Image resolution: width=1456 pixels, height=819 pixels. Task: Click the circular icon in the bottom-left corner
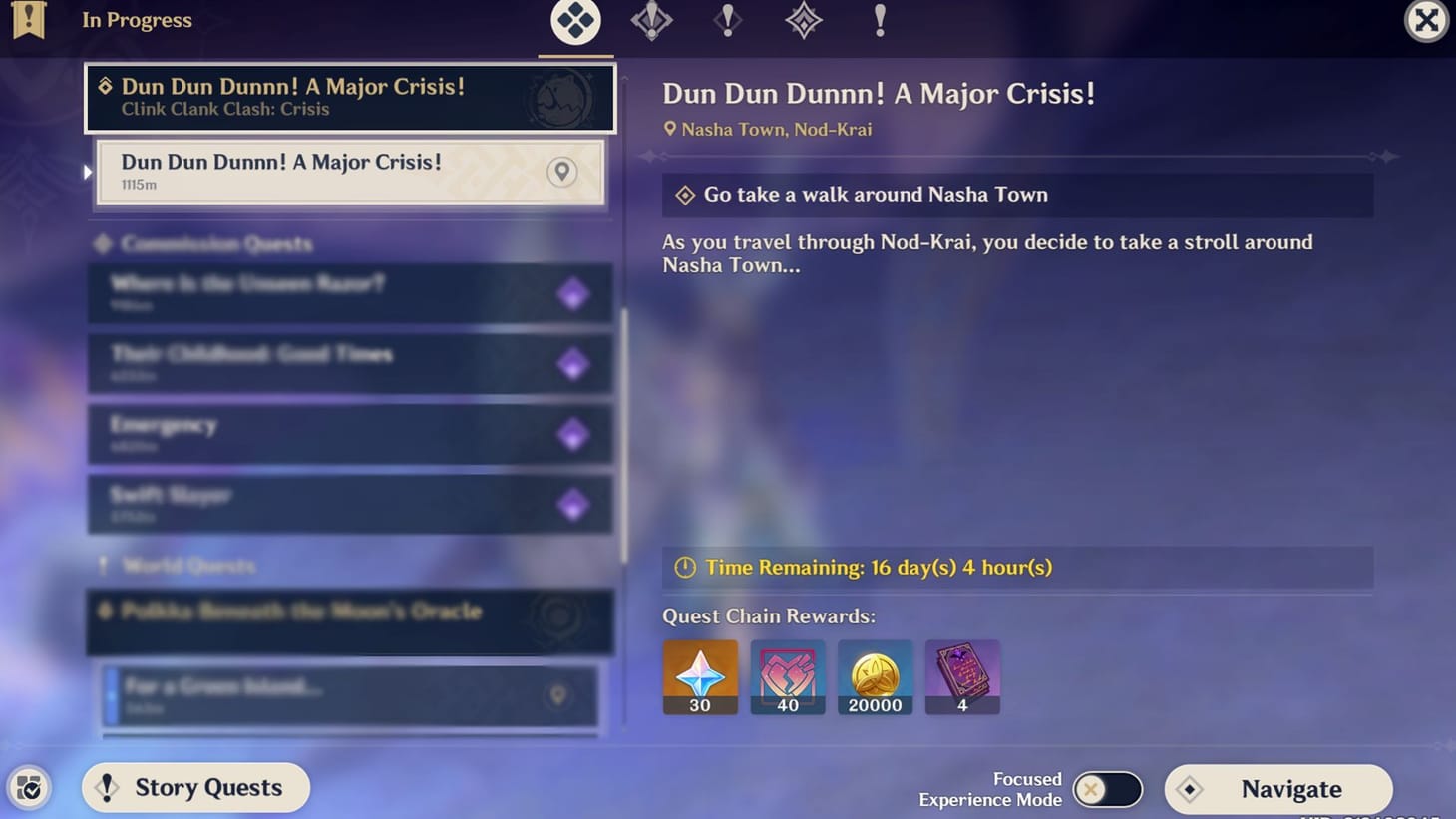point(30,788)
